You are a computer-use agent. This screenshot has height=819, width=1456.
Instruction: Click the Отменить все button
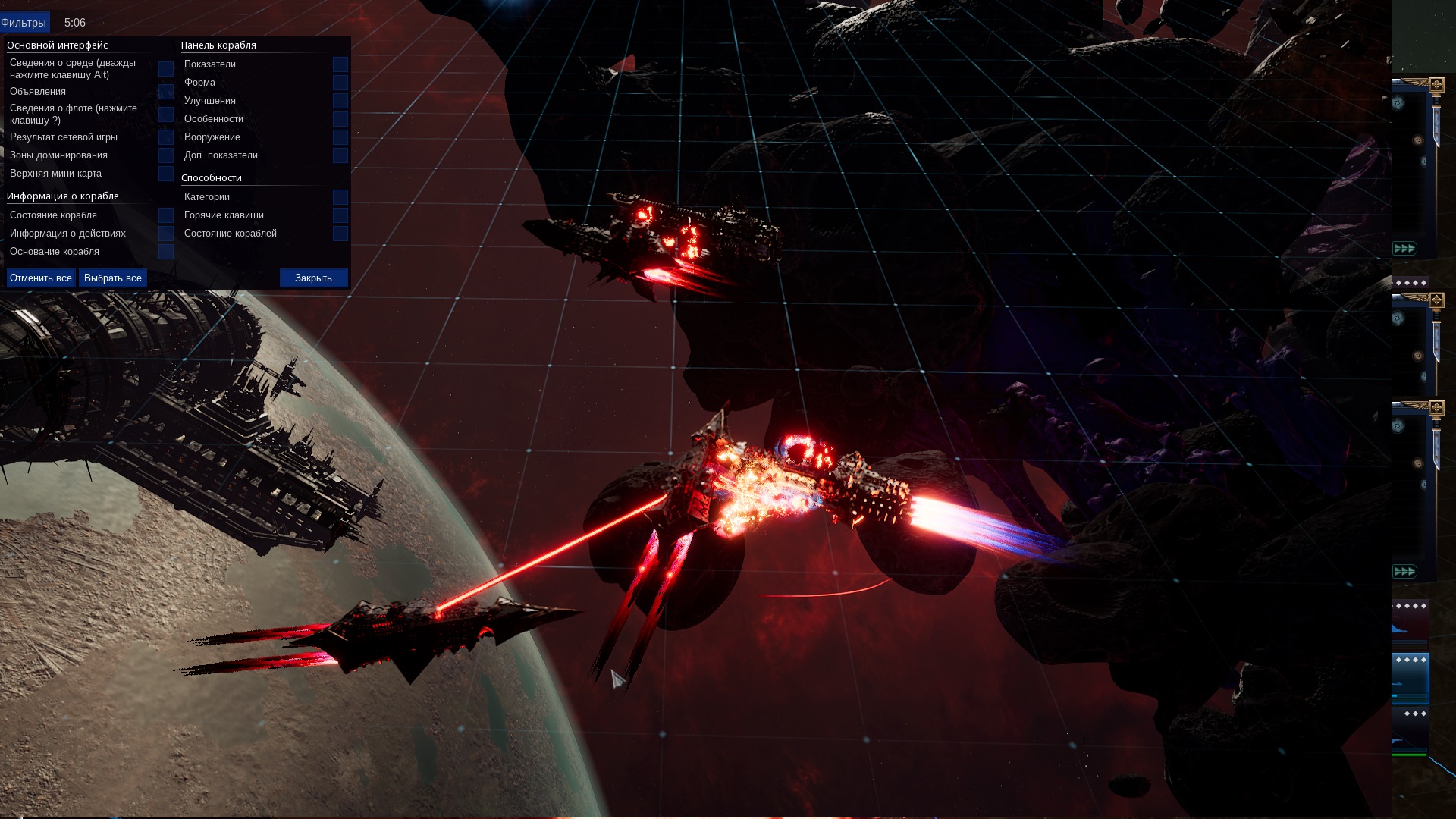[x=41, y=278]
